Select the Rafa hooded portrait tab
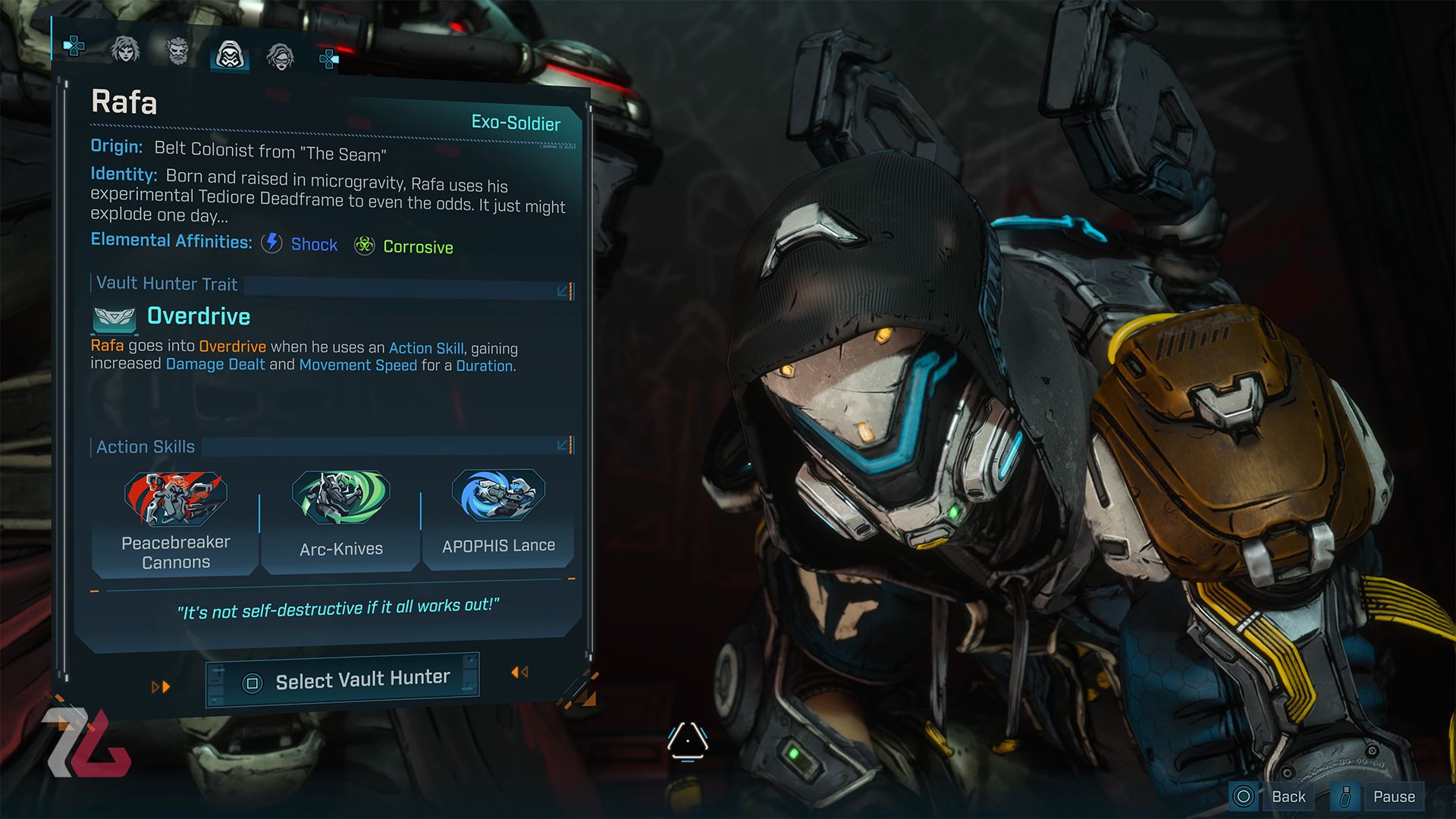The height and width of the screenshot is (819, 1456). tap(229, 55)
